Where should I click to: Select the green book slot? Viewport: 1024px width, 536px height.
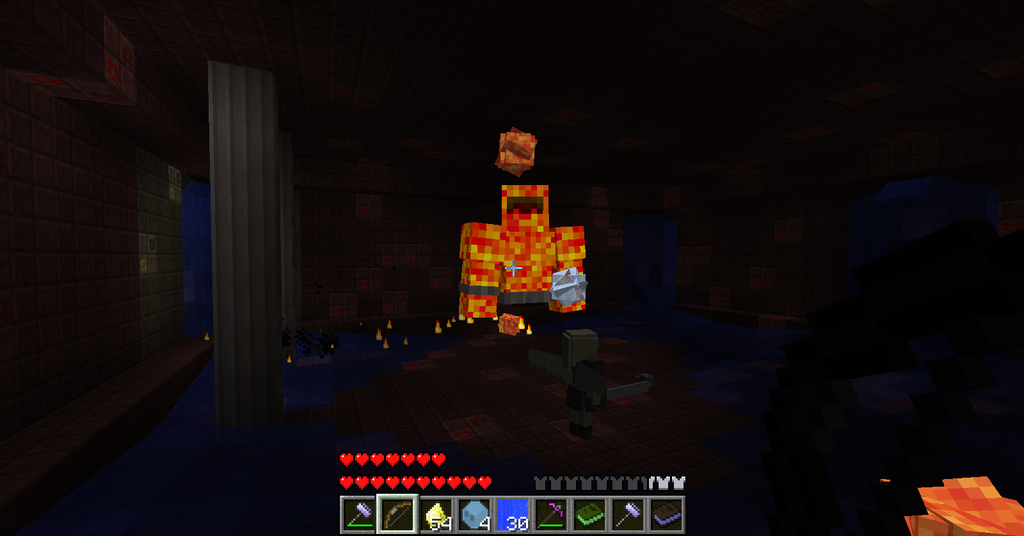[589, 515]
